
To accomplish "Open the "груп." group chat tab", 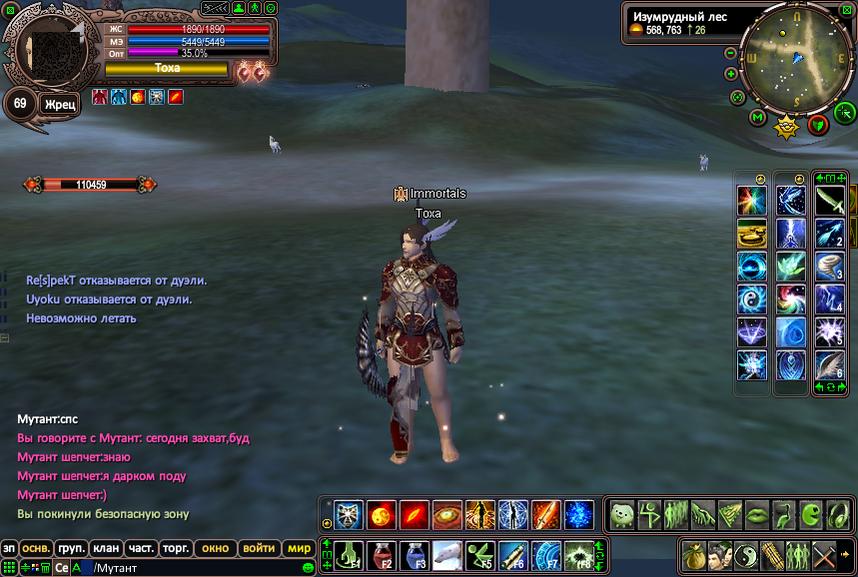I will (x=71, y=548).
